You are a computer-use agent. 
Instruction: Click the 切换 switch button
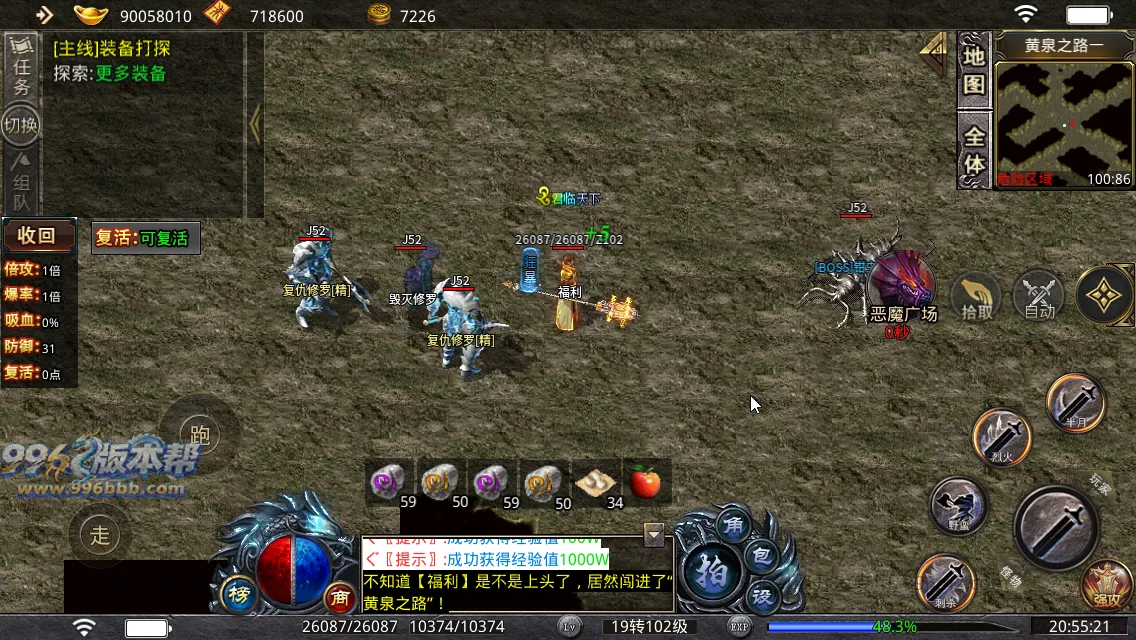21,125
